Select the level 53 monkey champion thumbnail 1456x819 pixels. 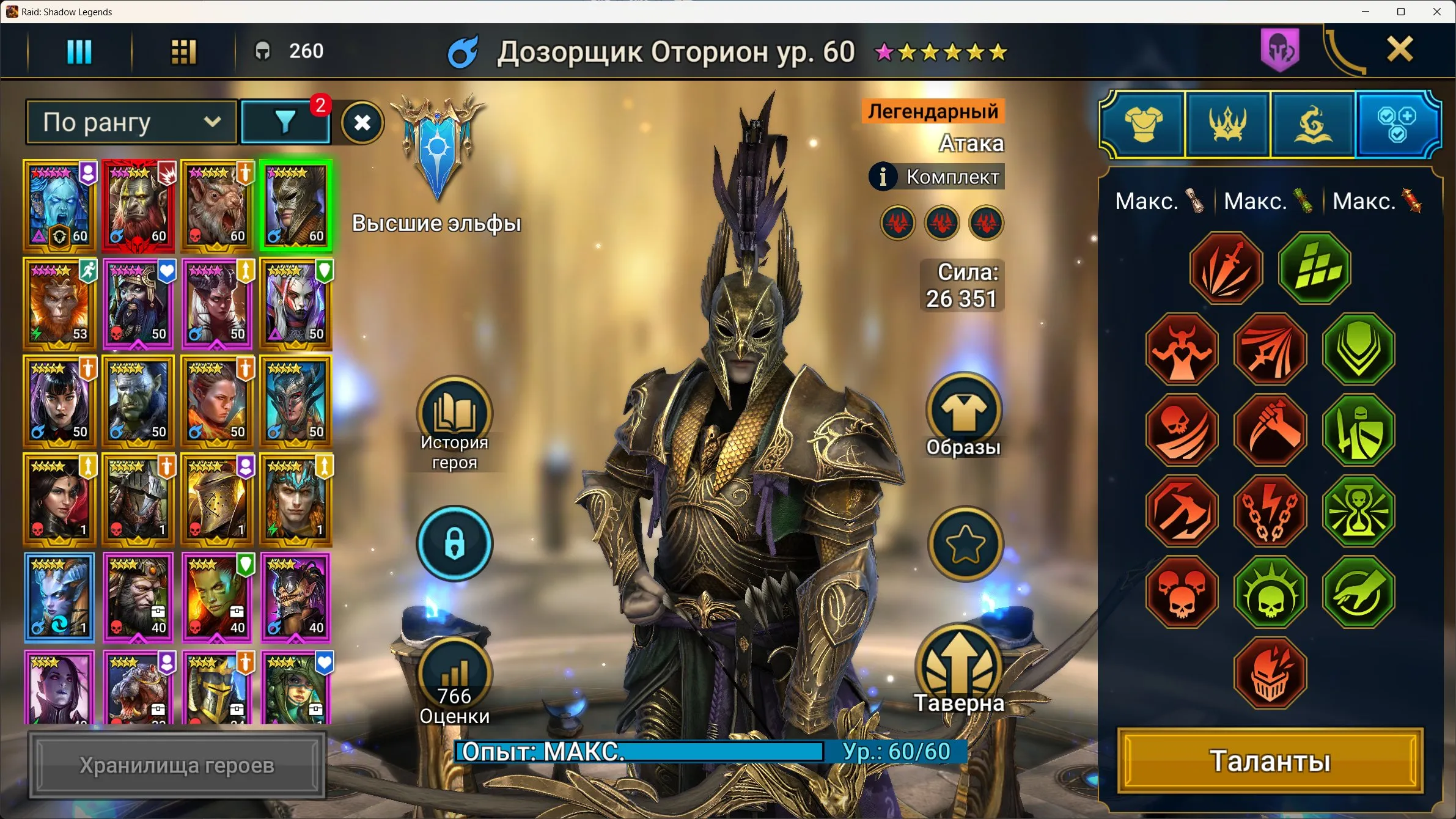(59, 304)
